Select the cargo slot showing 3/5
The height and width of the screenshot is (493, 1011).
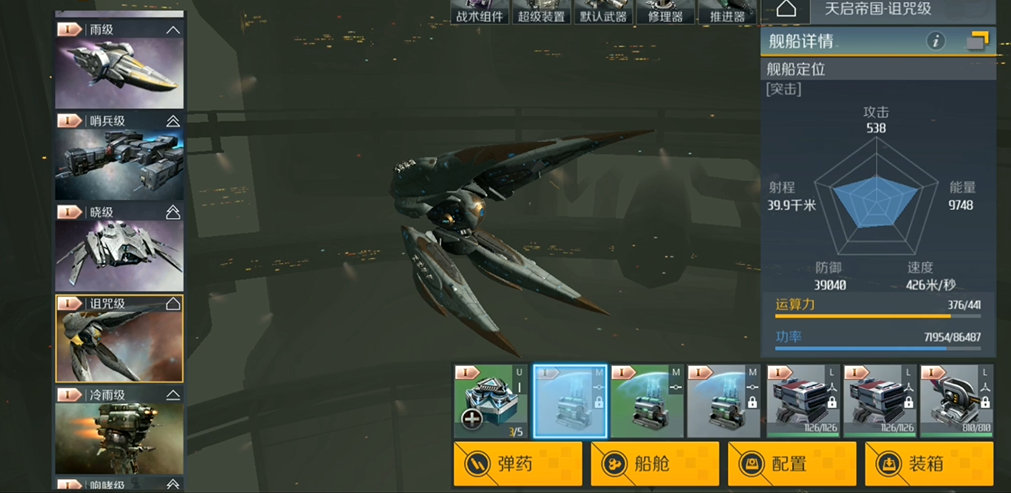[491, 401]
